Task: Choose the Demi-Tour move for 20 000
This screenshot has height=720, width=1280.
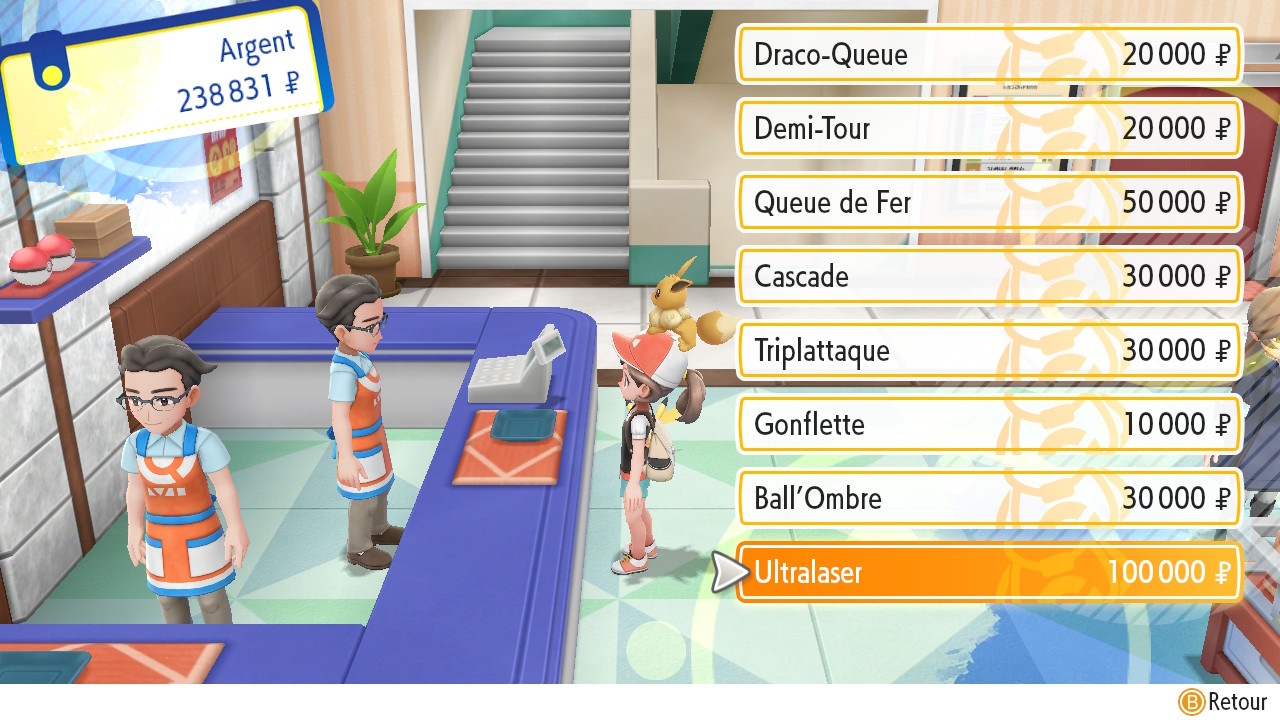Action: tap(988, 128)
